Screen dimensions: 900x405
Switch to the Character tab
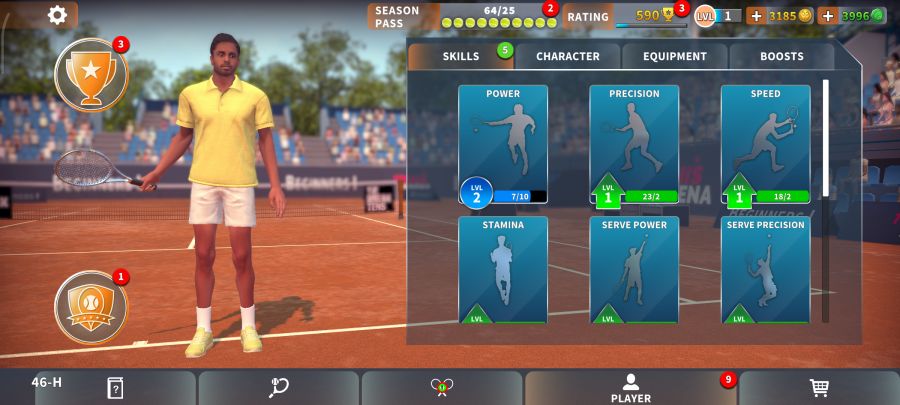pyautogui.click(x=567, y=57)
